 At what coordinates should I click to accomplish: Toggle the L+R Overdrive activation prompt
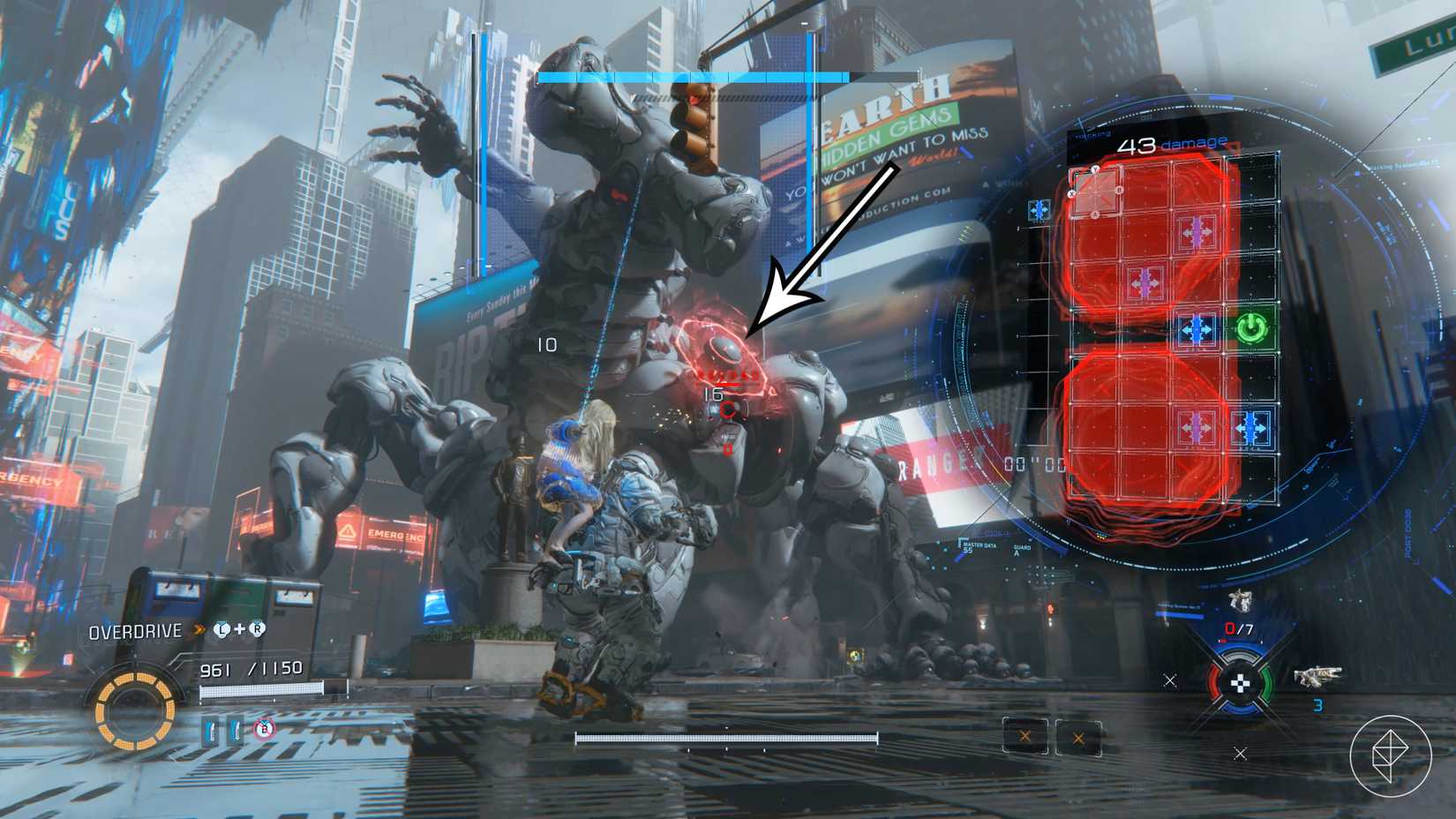coord(239,629)
